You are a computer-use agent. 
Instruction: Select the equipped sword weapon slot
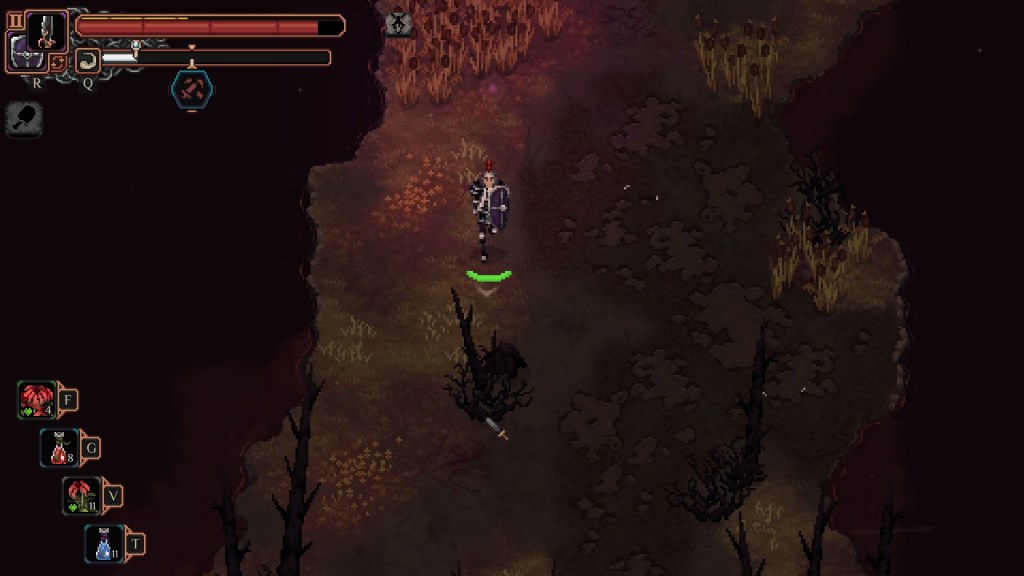click(x=46, y=30)
